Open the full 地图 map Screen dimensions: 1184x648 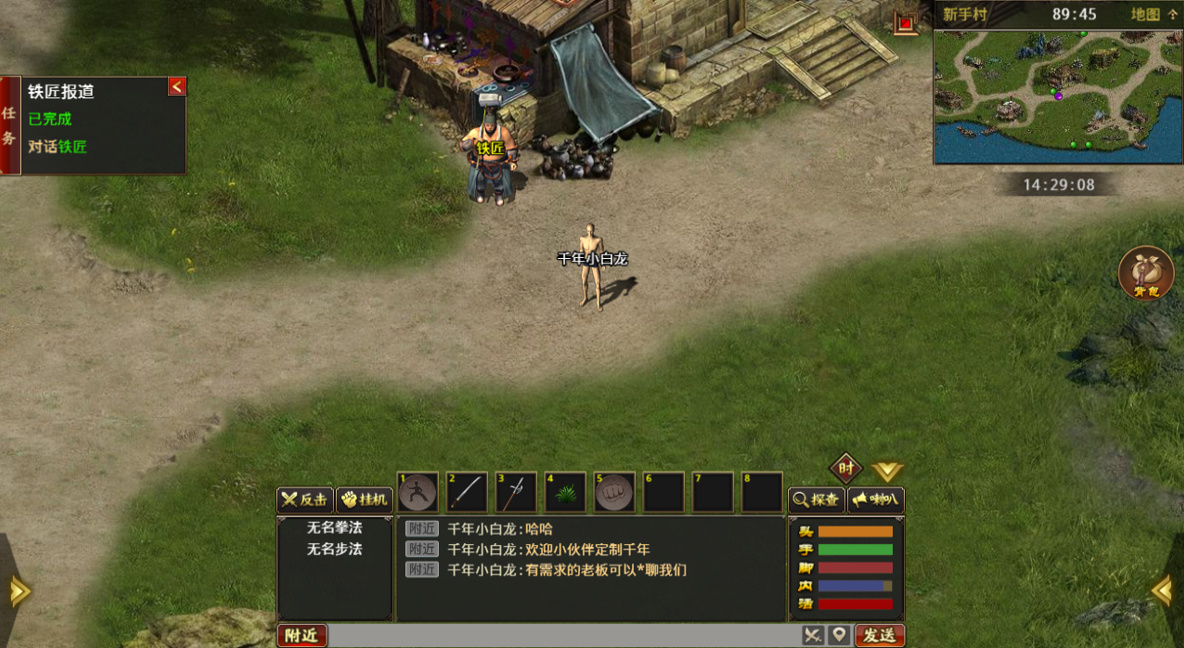click(1154, 14)
